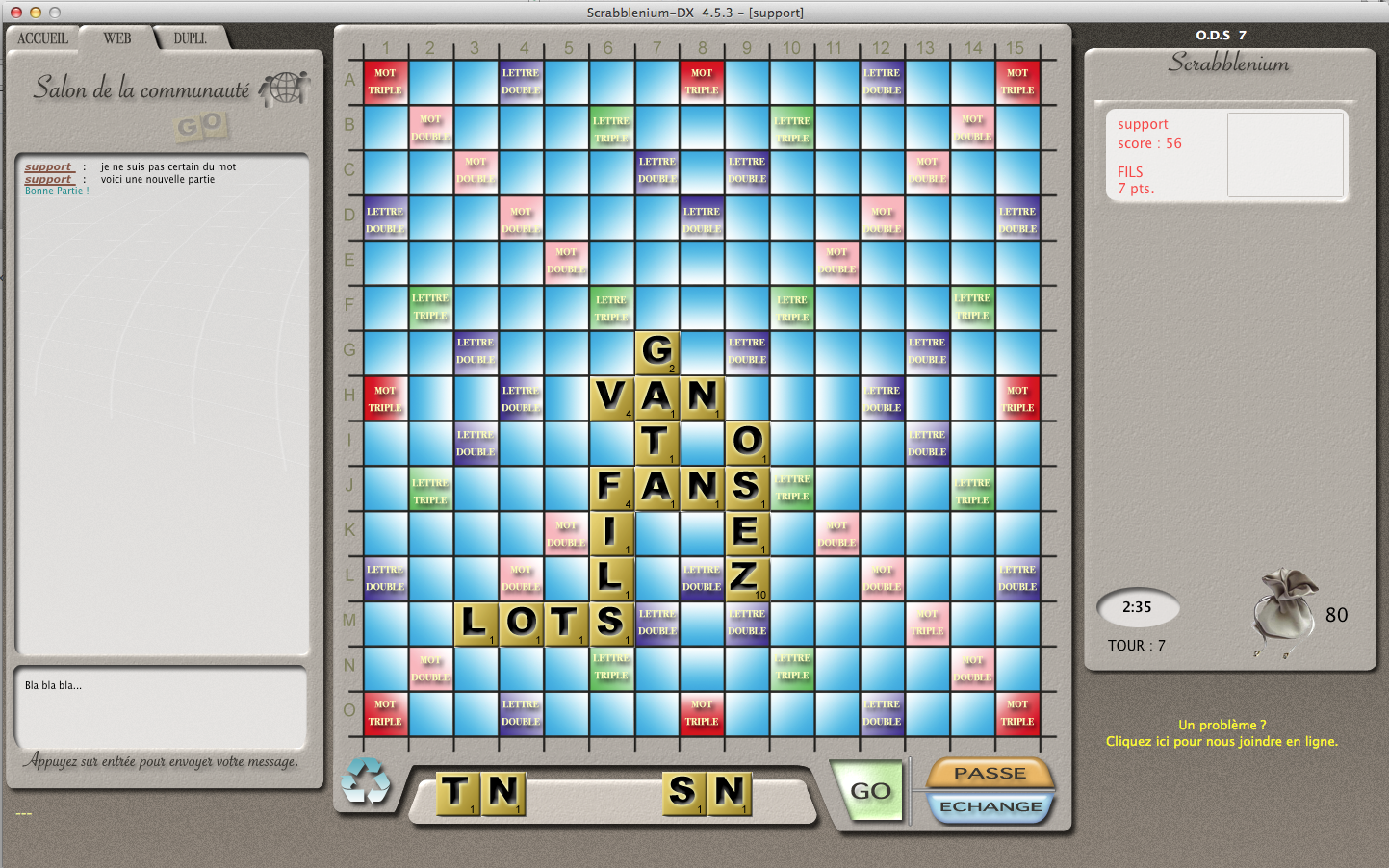Click PASSE to skip your turn

click(x=990, y=772)
